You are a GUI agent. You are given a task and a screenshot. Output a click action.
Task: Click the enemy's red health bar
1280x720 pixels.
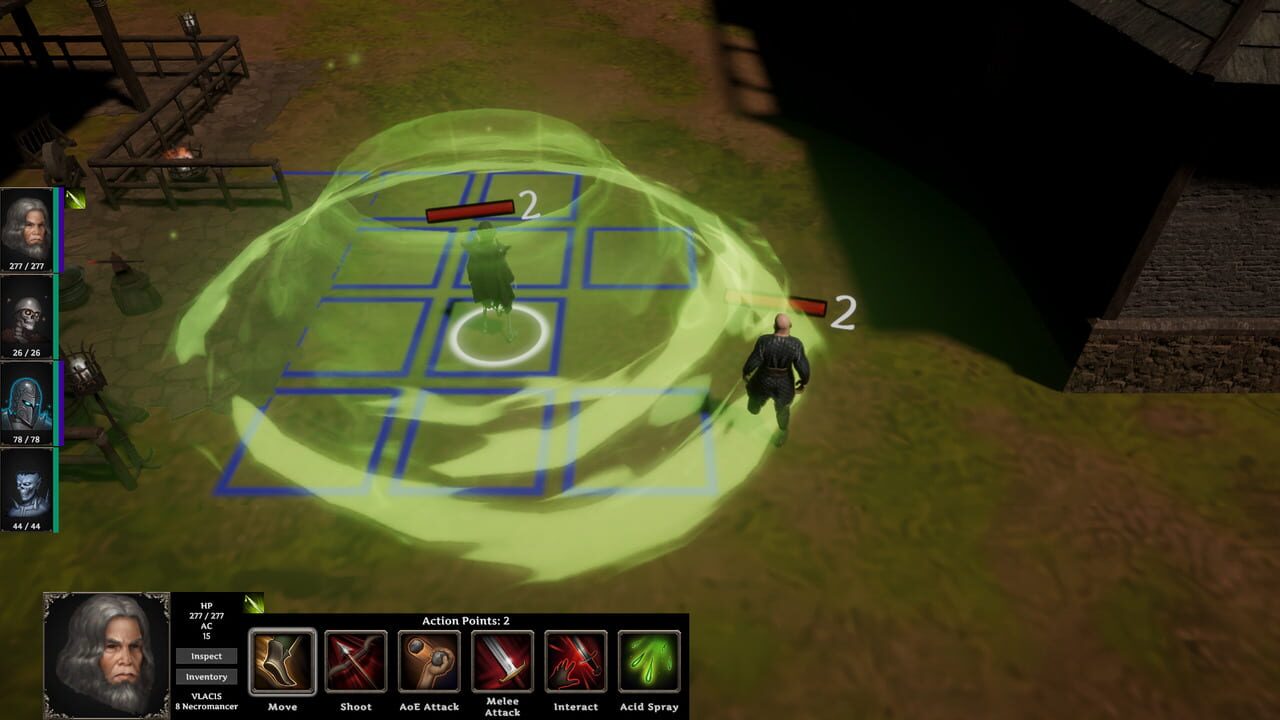click(x=468, y=208)
